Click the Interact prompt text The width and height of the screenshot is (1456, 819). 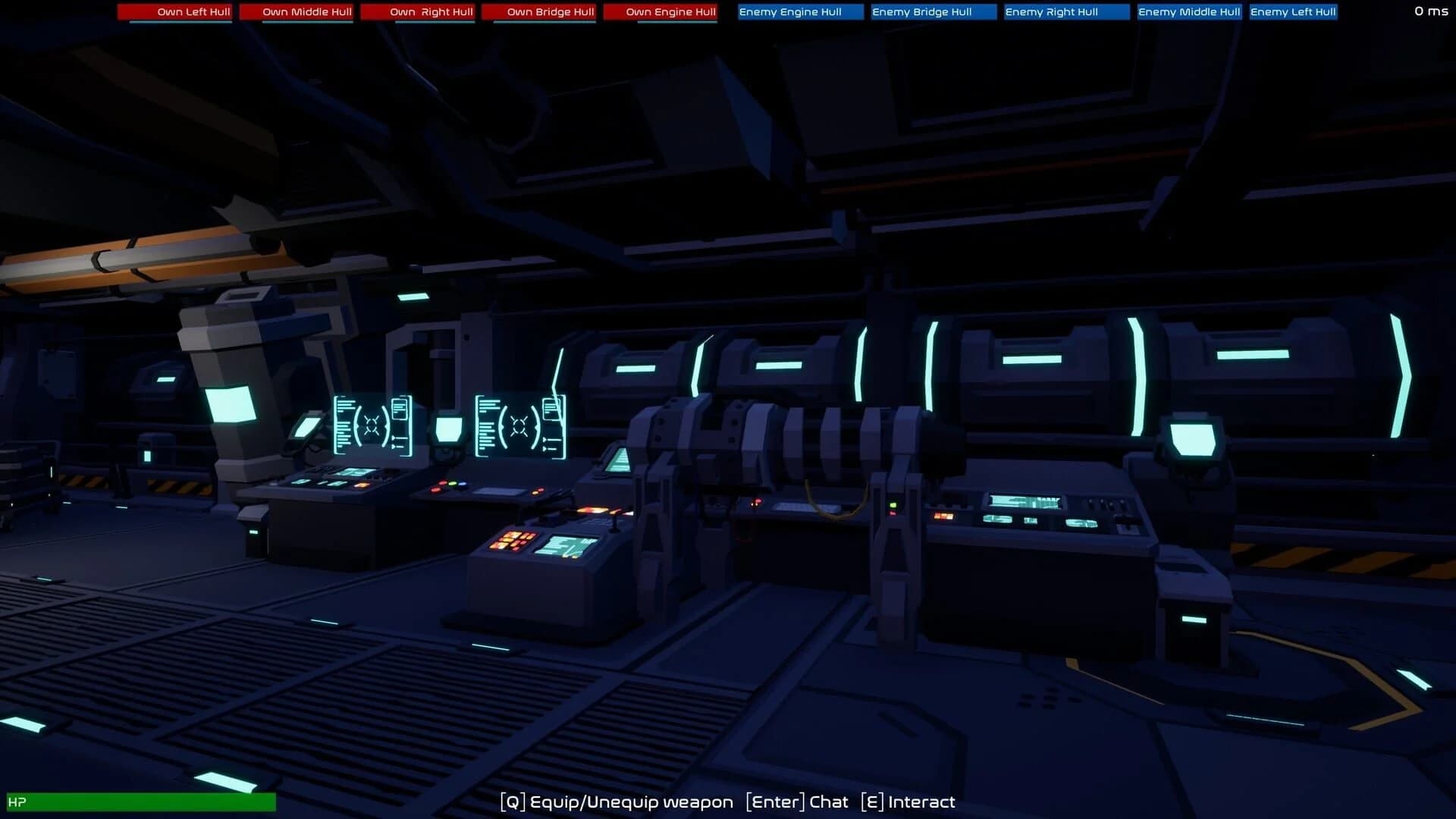(x=910, y=802)
